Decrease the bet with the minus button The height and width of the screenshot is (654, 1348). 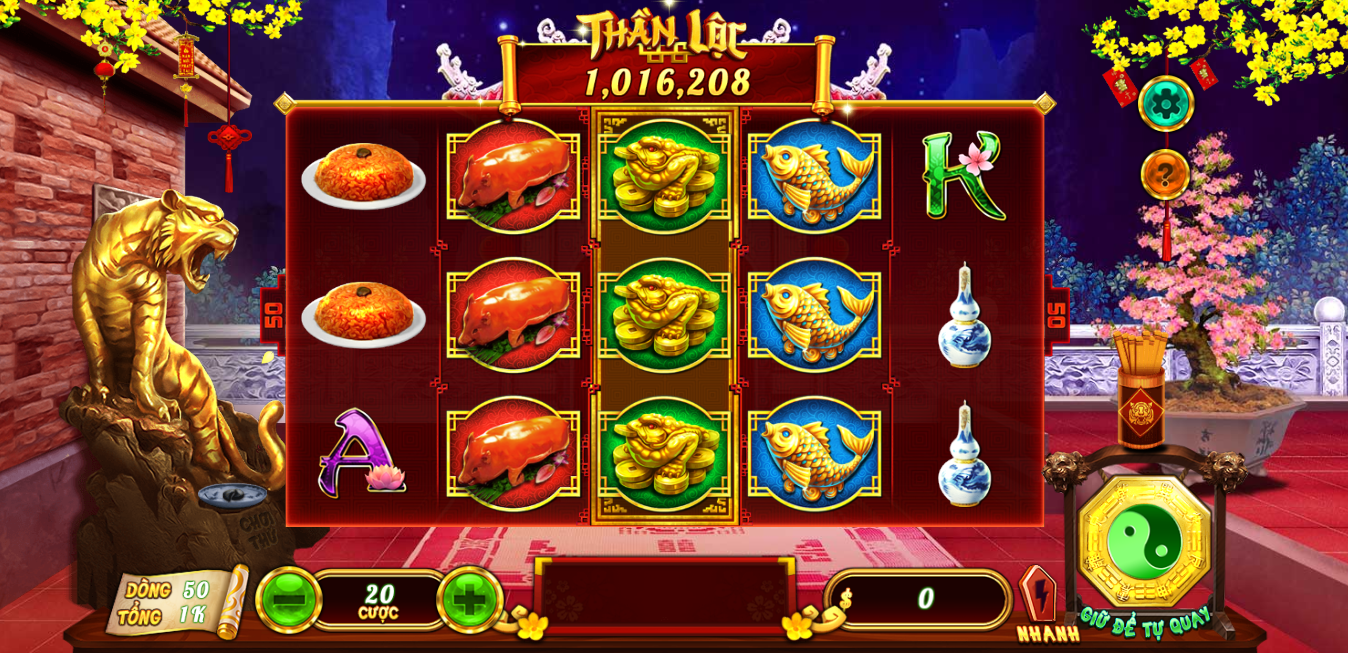click(288, 600)
